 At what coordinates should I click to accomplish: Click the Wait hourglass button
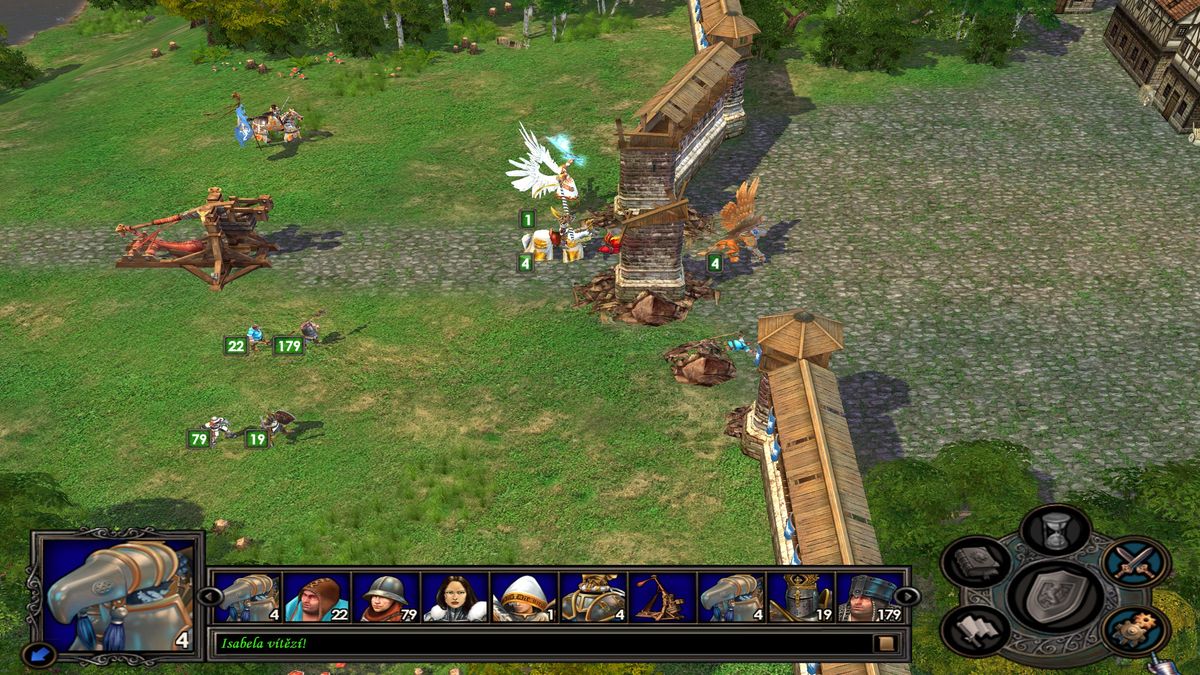pyautogui.click(x=1056, y=528)
